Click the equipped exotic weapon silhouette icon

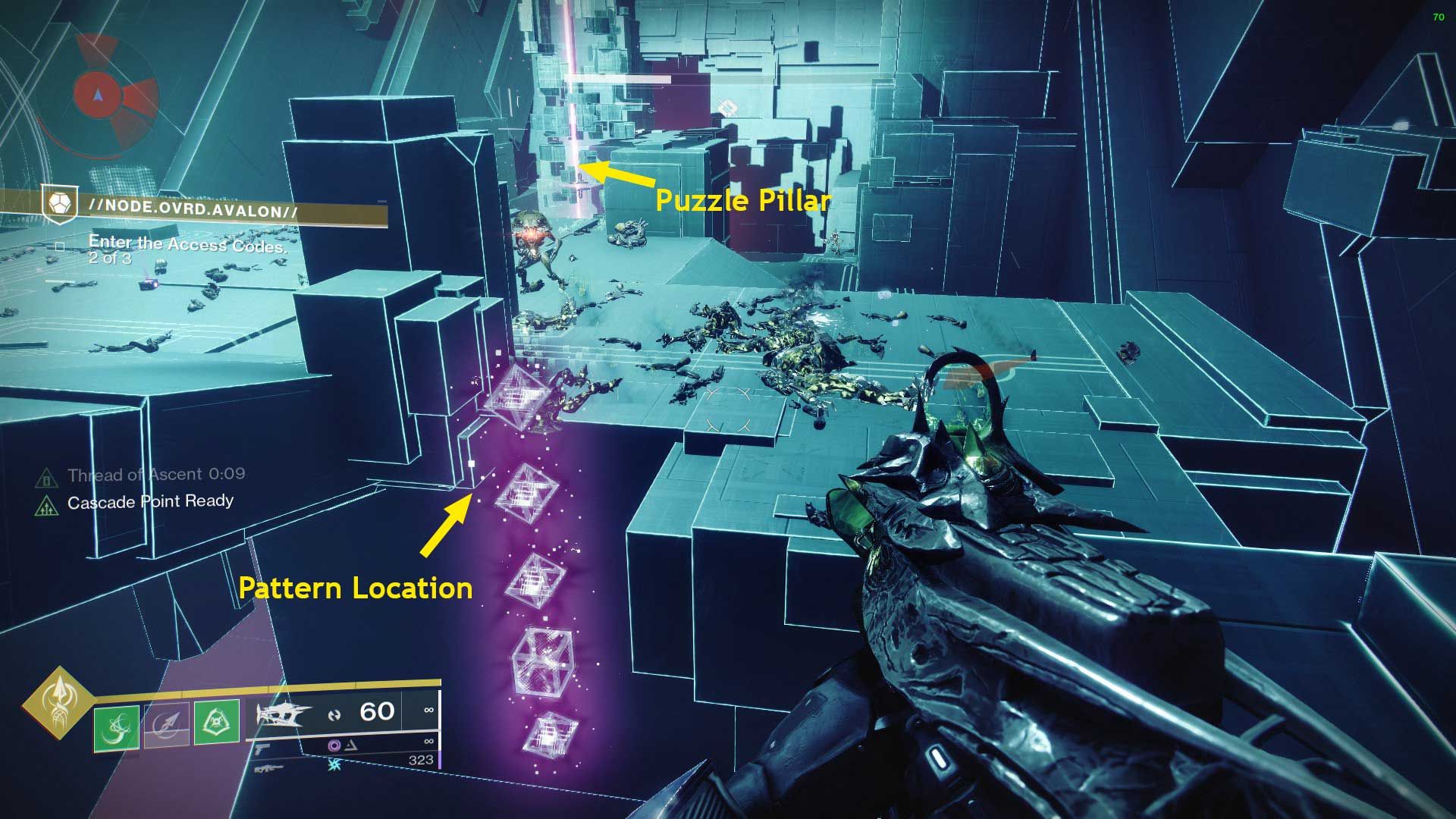coord(284,714)
